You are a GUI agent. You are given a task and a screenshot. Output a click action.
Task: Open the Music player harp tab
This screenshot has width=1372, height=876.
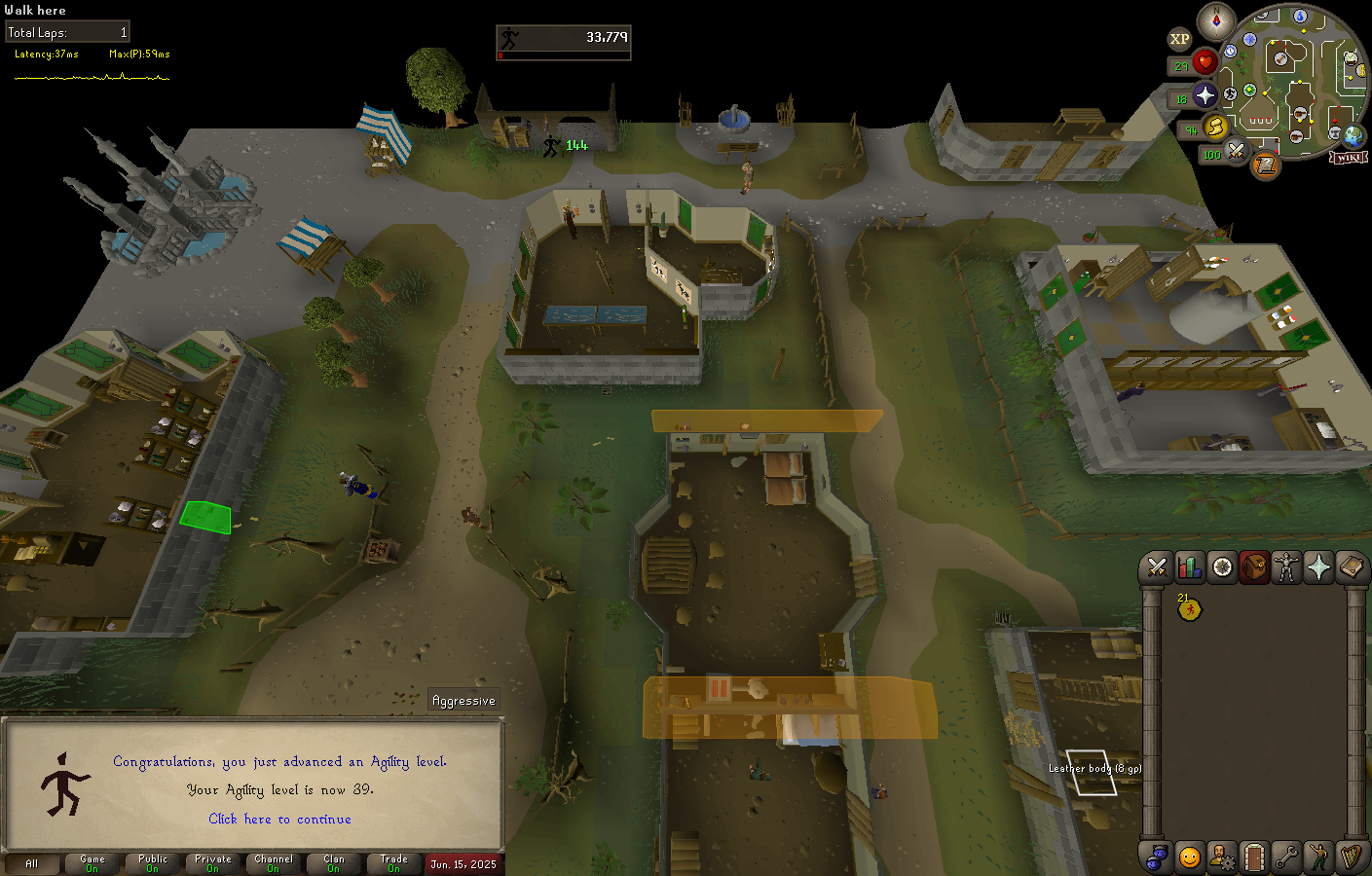coord(1351,857)
